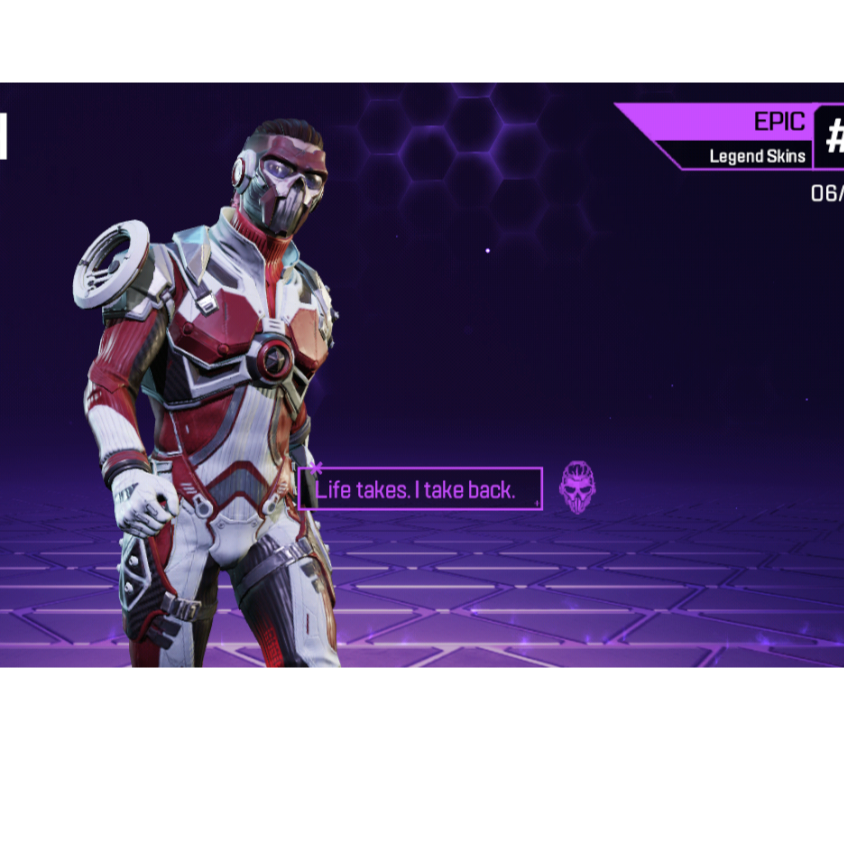Select the "Life takes. I take back." quip box
Image resolution: width=844 pixels, height=844 pixels.
[x=420, y=489]
